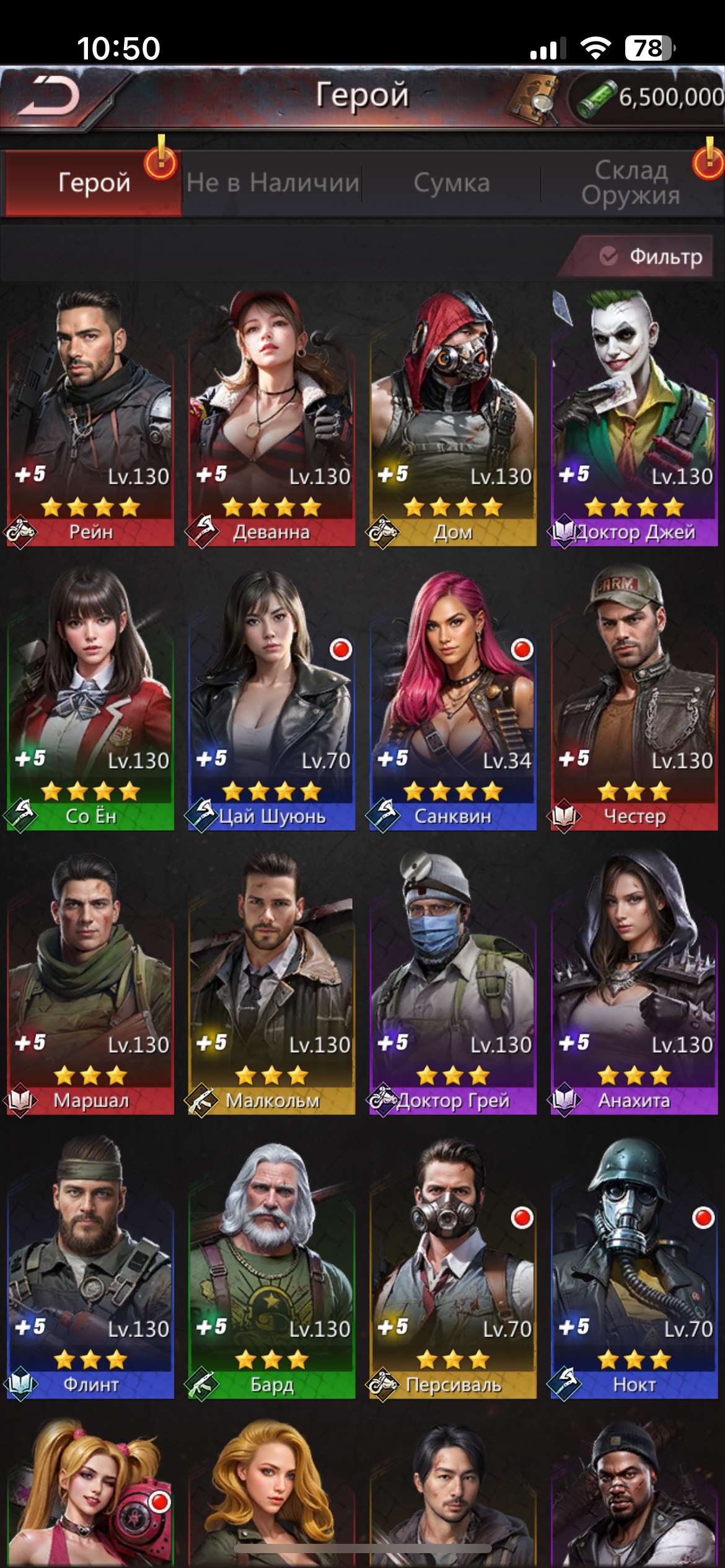Go back using the return arrow

[x=50, y=97]
